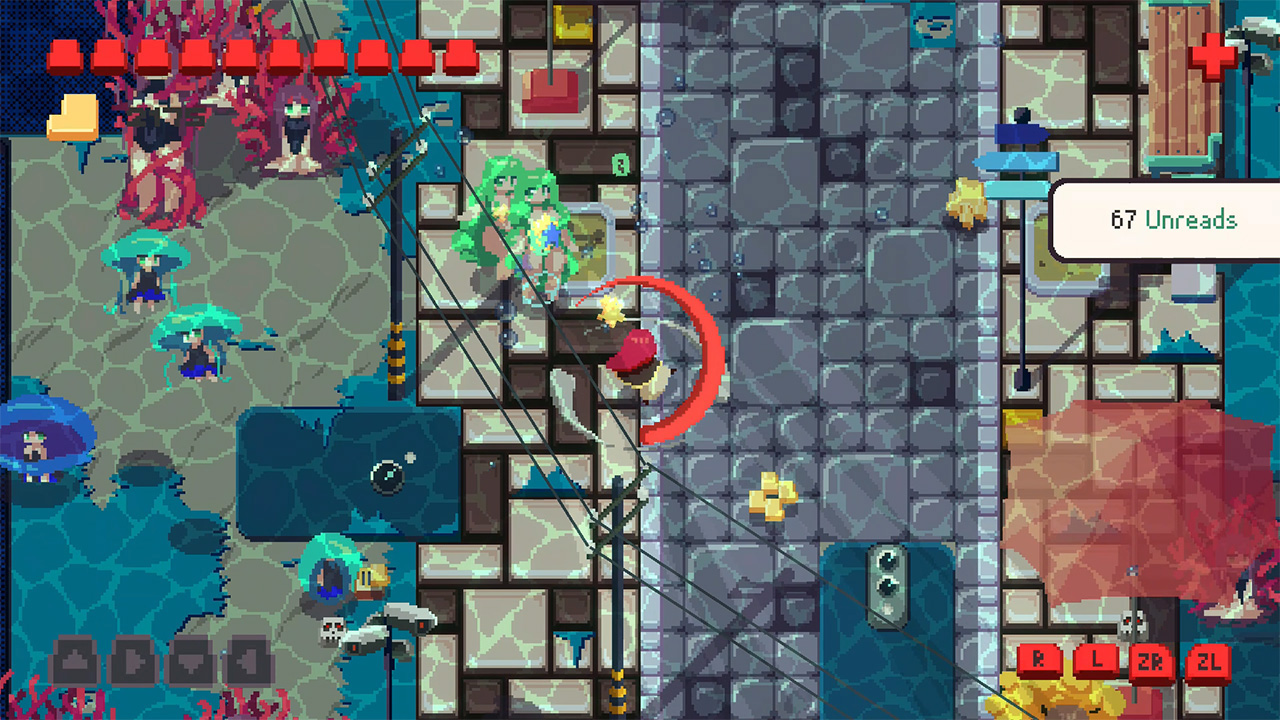
Task: Click the red plus health icon top right
Action: point(1212,57)
